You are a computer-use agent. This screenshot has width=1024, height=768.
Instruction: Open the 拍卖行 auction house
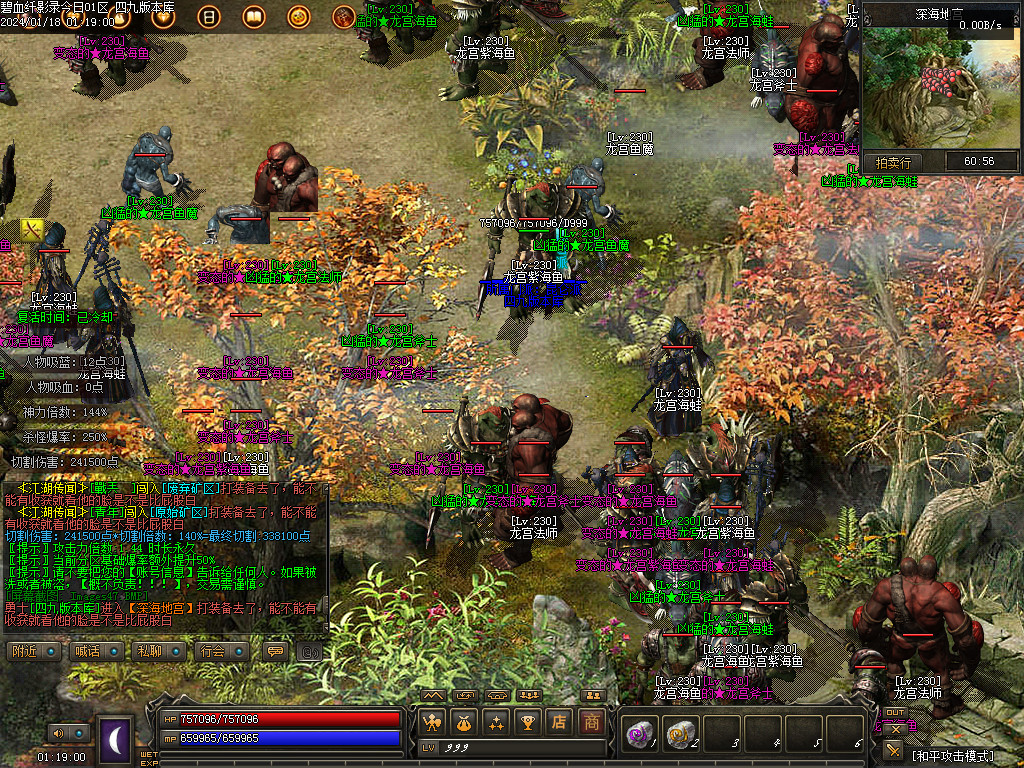[x=893, y=162]
